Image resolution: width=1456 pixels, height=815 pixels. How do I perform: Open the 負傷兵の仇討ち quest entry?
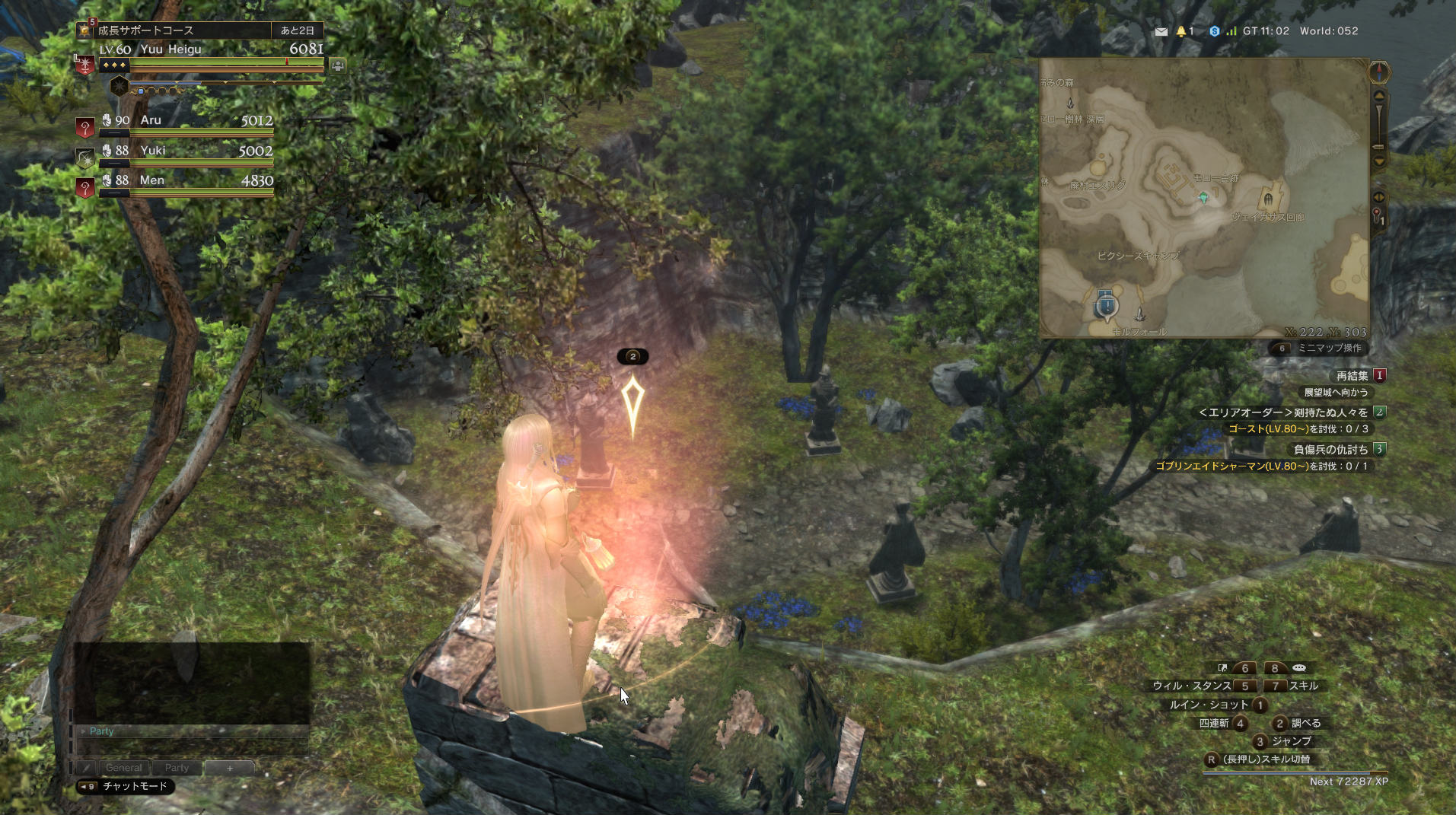click(1330, 450)
